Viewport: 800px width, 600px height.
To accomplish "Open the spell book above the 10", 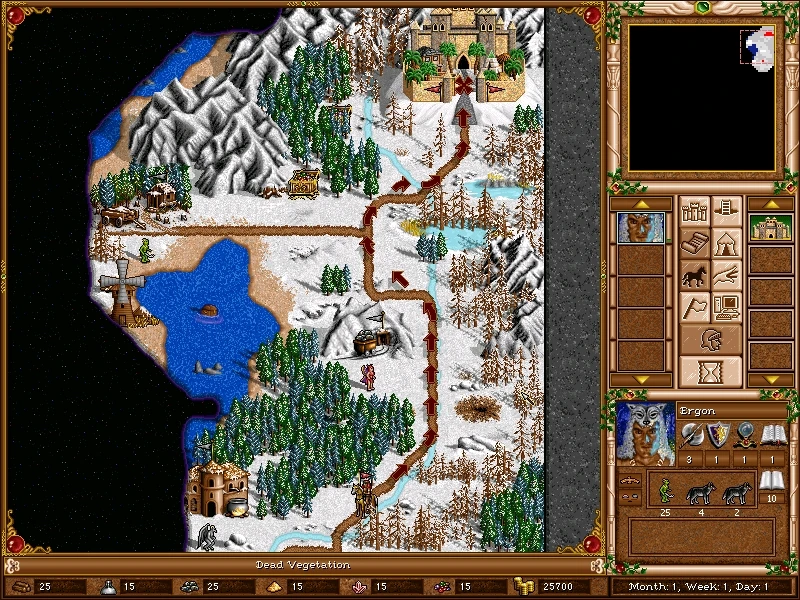I will (x=769, y=482).
